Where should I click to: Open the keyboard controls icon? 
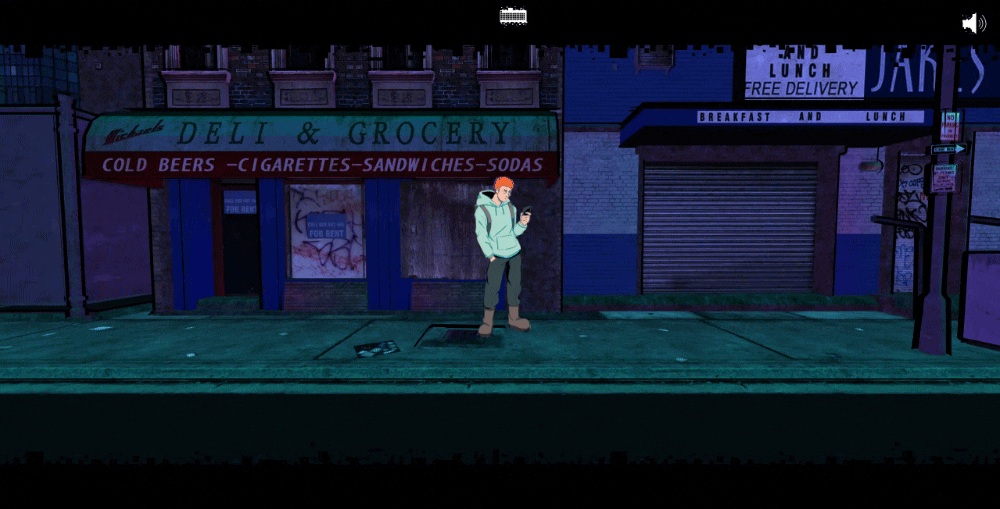click(x=513, y=16)
